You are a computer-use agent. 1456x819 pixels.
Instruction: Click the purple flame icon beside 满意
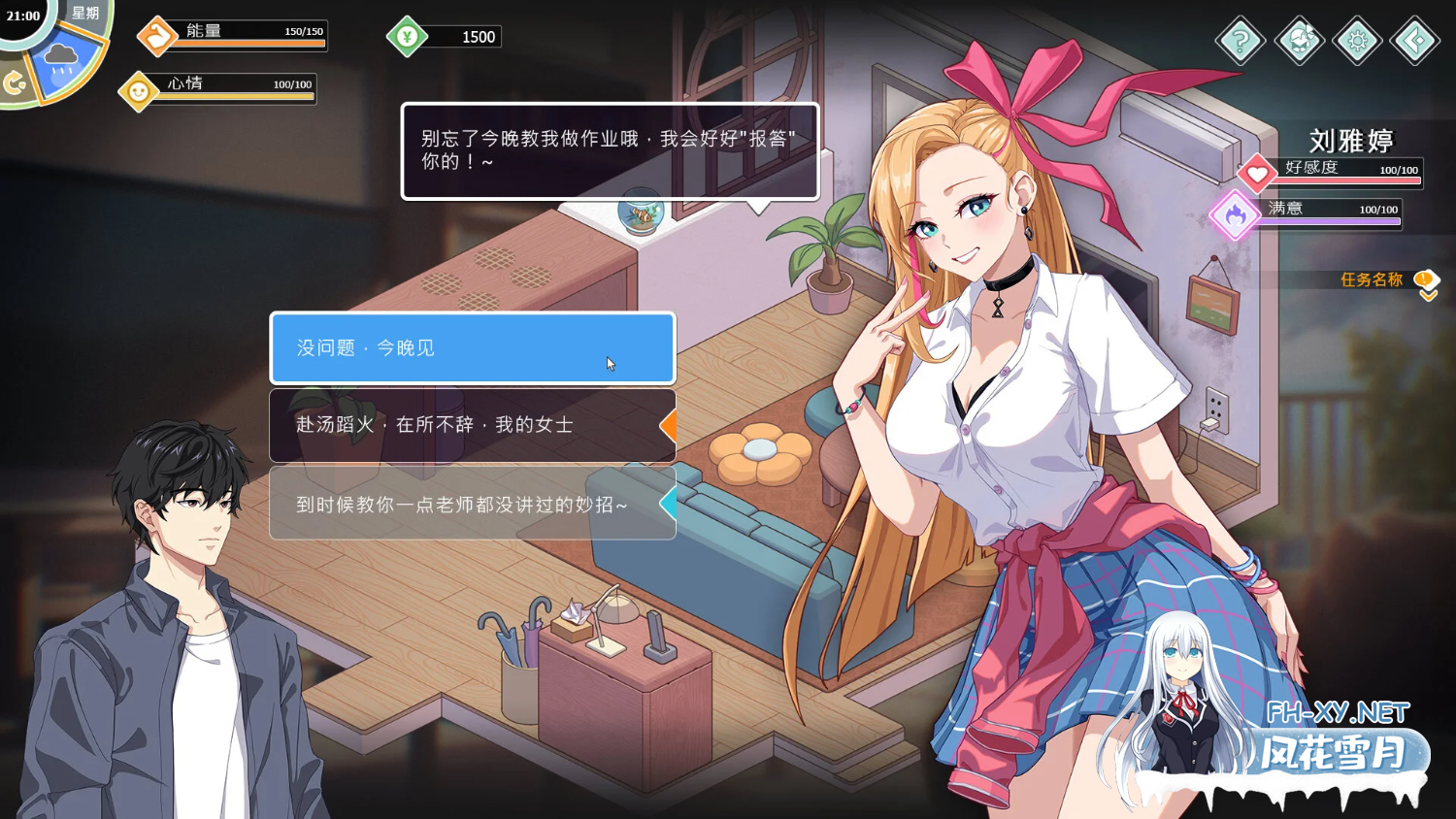(1235, 215)
